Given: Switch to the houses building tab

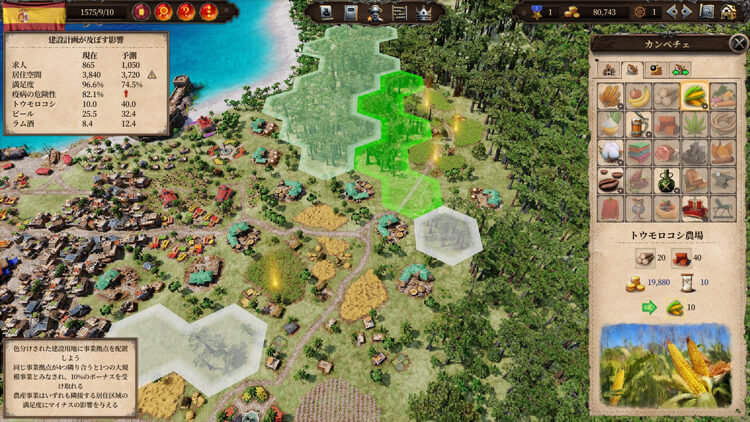Looking at the screenshot, I should click(608, 69).
